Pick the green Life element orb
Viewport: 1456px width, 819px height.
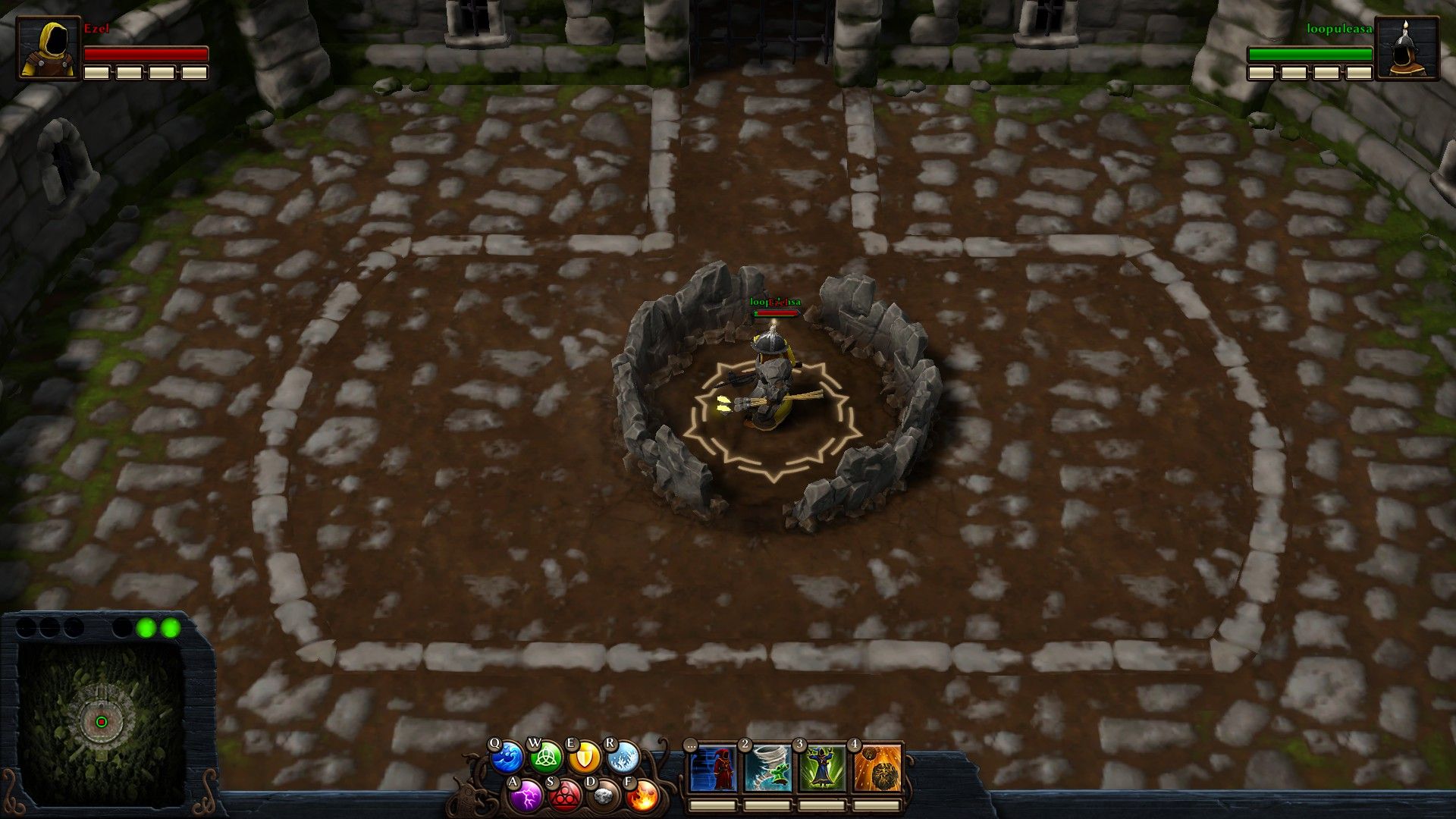click(x=546, y=757)
